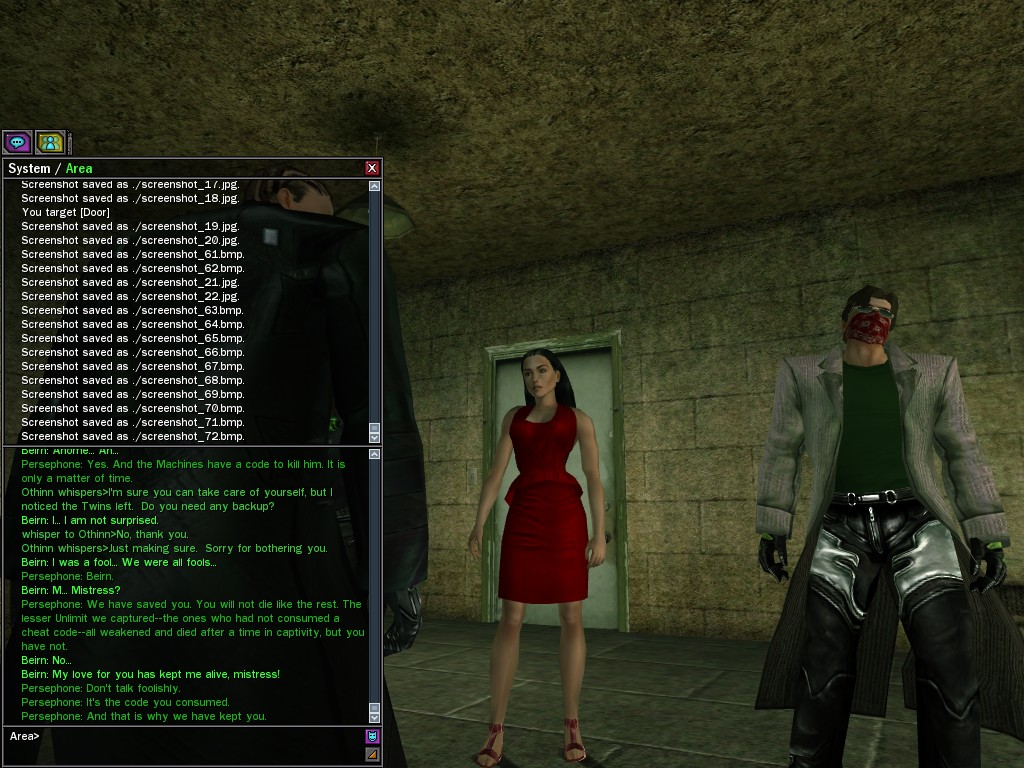Viewport: 1024px width, 768px height.
Task: Select the System label in chat title
Action: (x=28, y=169)
